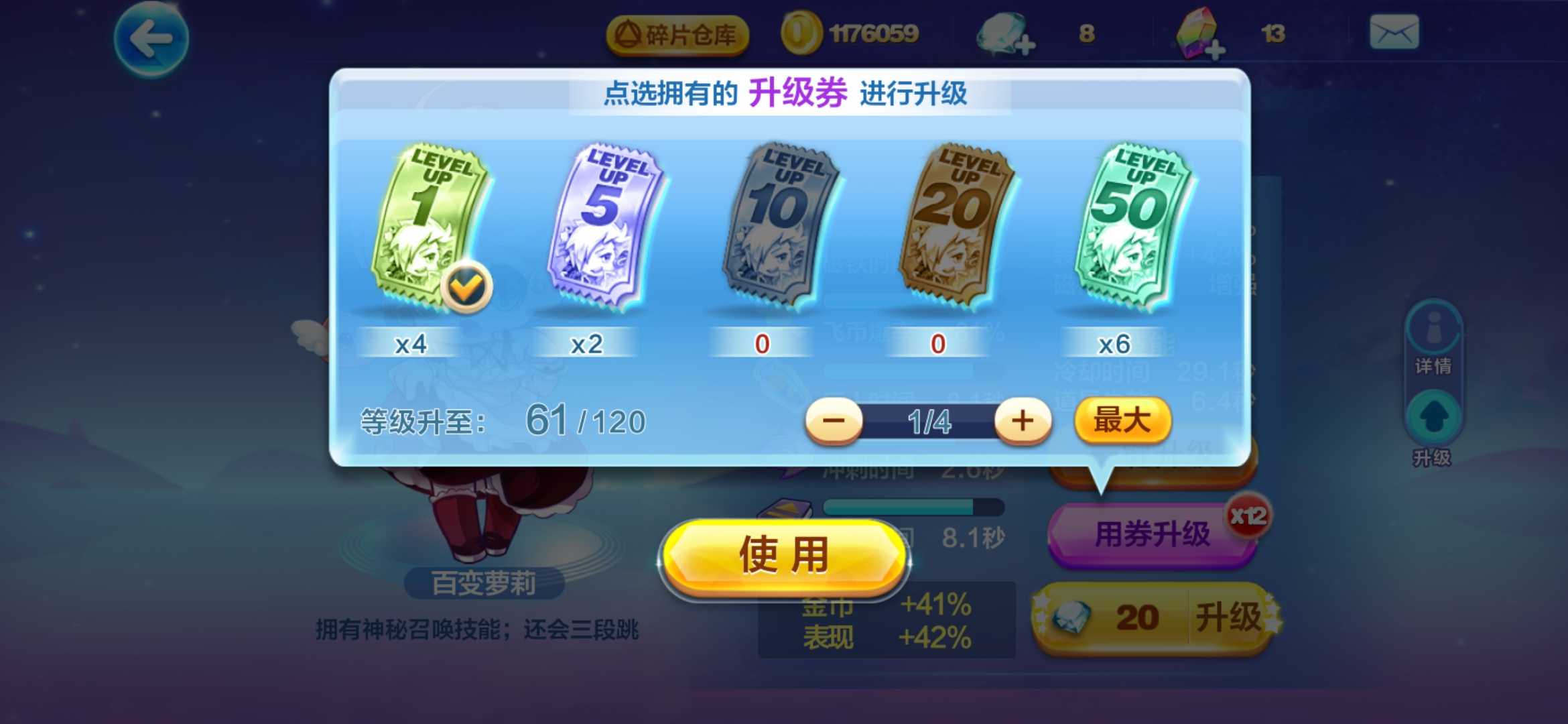Increase ticket count with the plus stepper
The height and width of the screenshot is (724, 1568).
pyautogui.click(x=1023, y=420)
